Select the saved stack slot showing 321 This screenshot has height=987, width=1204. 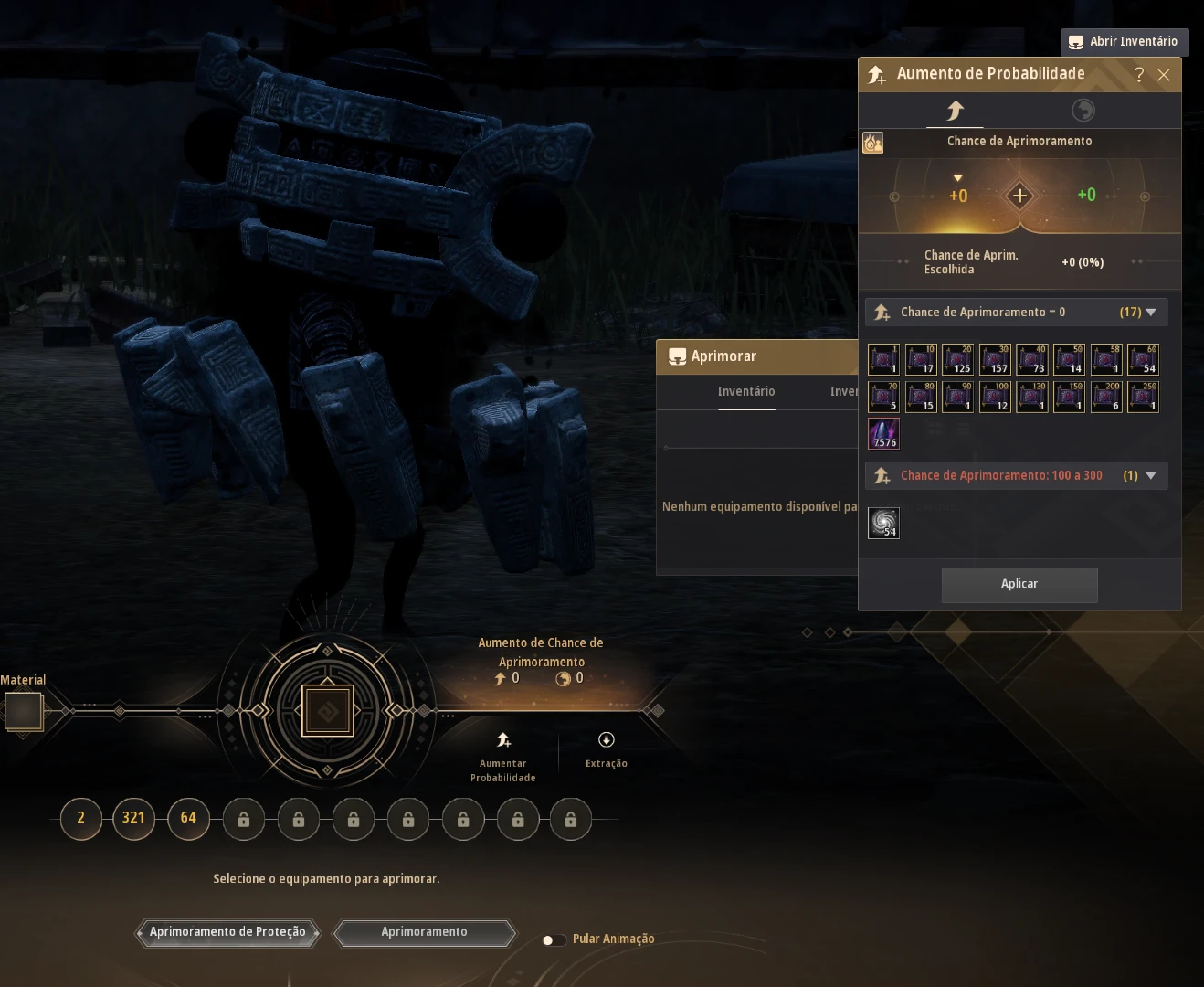pyautogui.click(x=133, y=818)
